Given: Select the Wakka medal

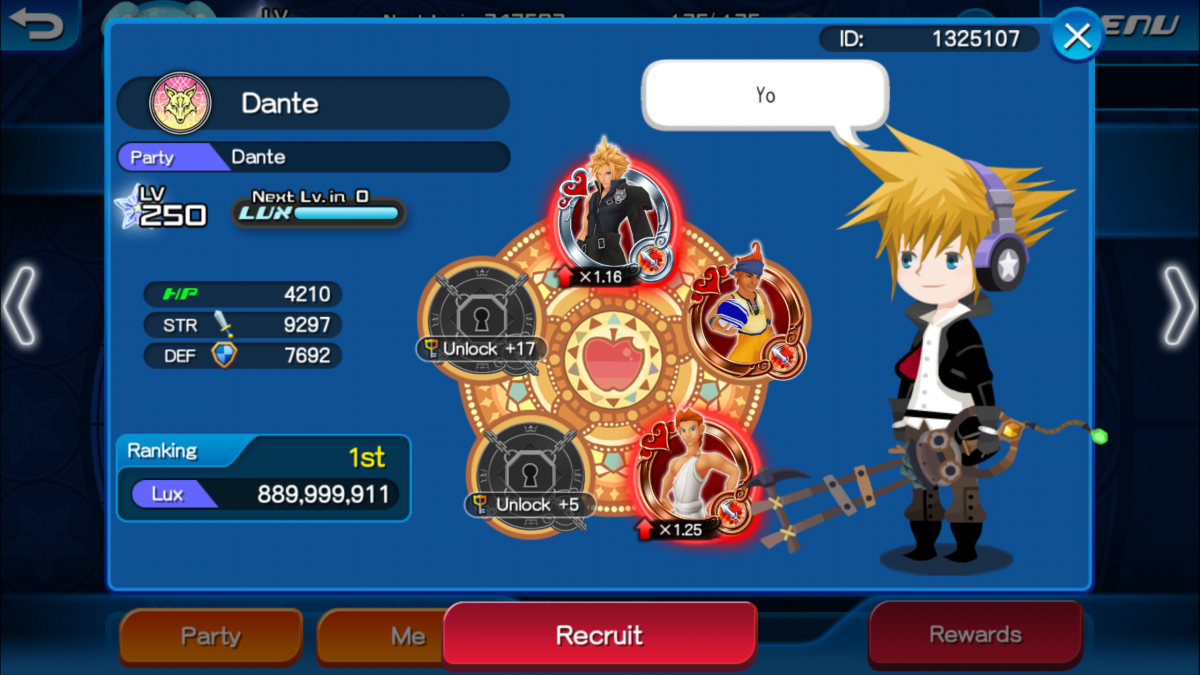Looking at the screenshot, I should (x=745, y=318).
